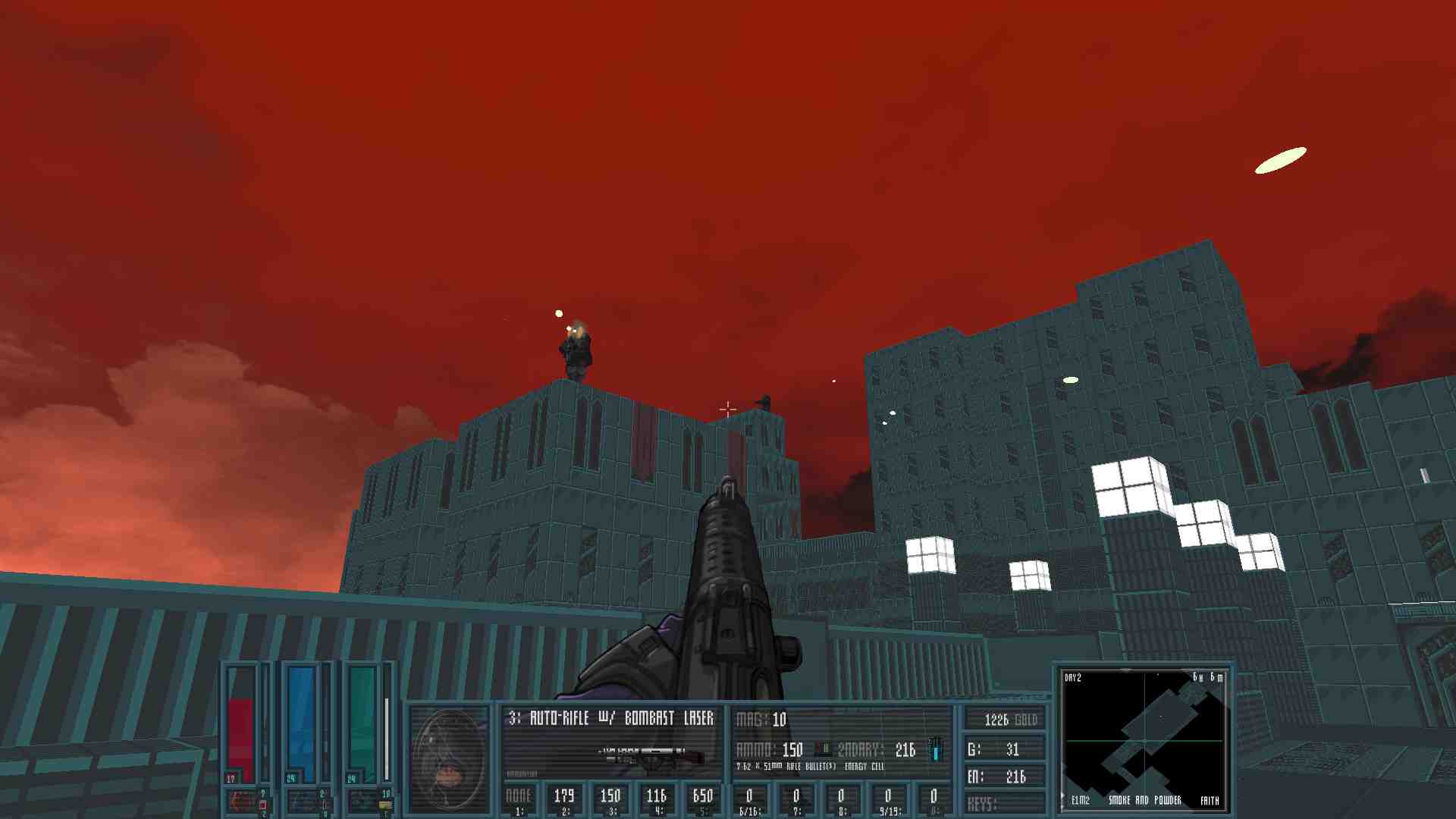Choose weapon slot 5 with 650 ammo
Screen dimensions: 1456x819
pos(703,799)
